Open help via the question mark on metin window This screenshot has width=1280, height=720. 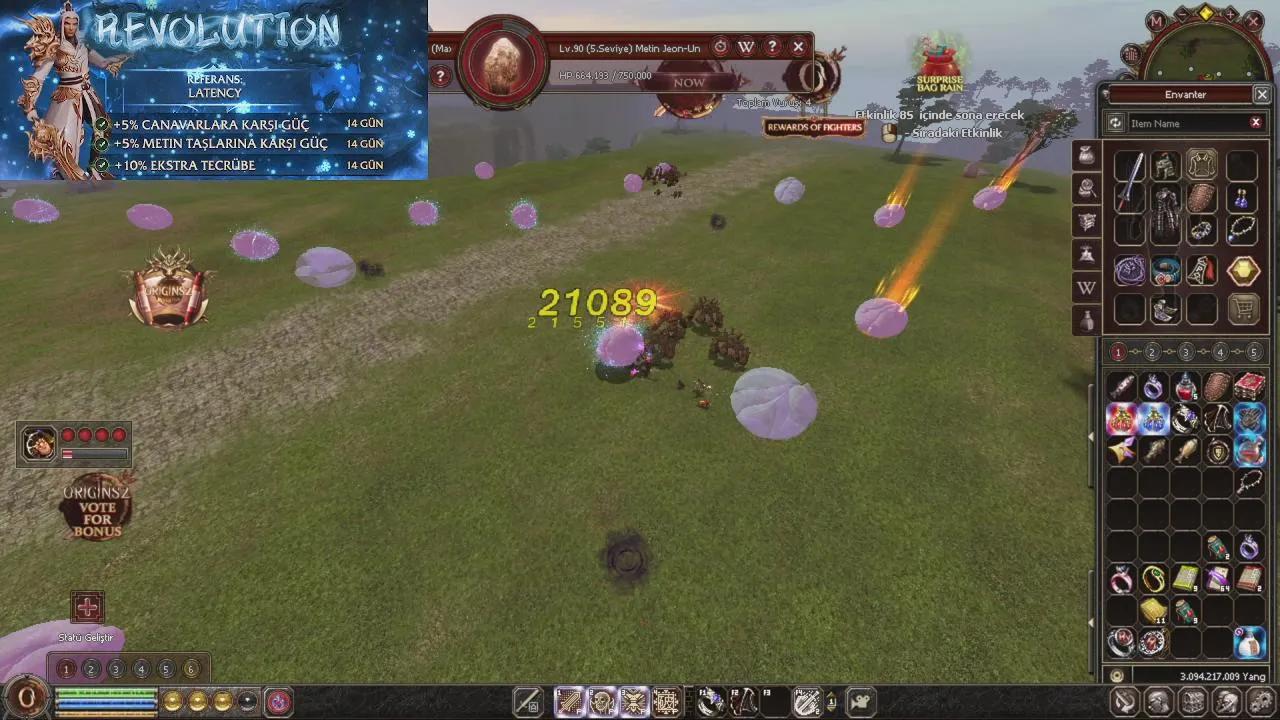click(773, 47)
